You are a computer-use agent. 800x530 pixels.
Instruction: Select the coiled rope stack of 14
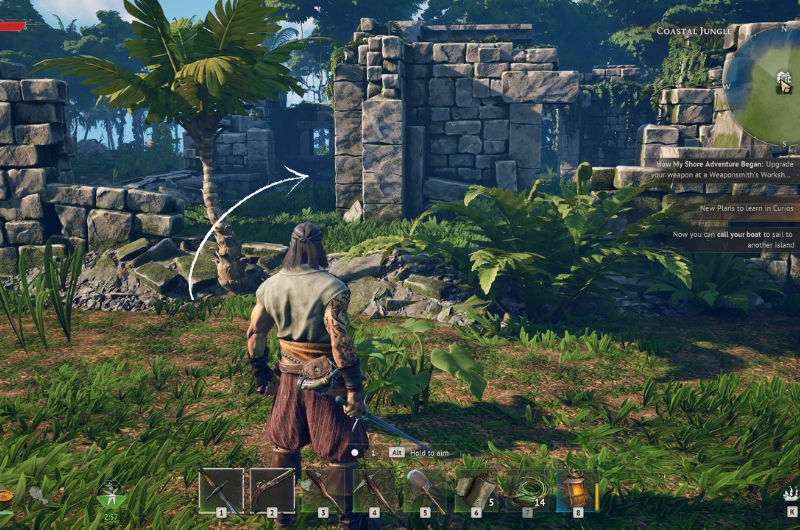pos(527,490)
